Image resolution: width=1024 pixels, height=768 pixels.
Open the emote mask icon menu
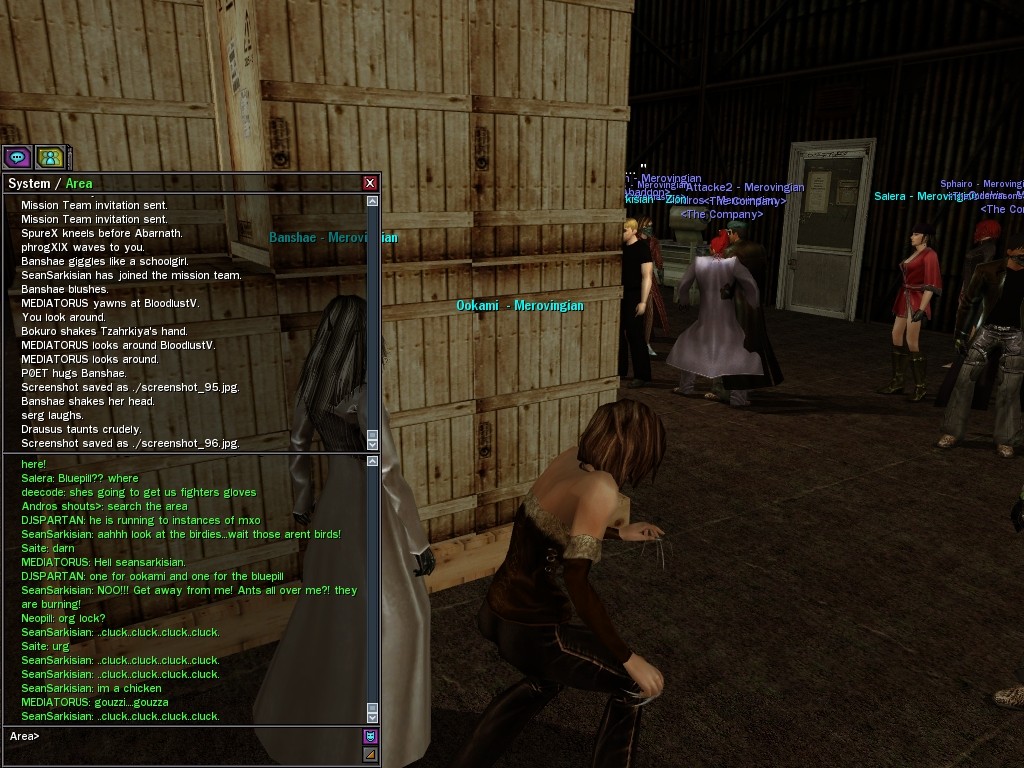(370, 737)
